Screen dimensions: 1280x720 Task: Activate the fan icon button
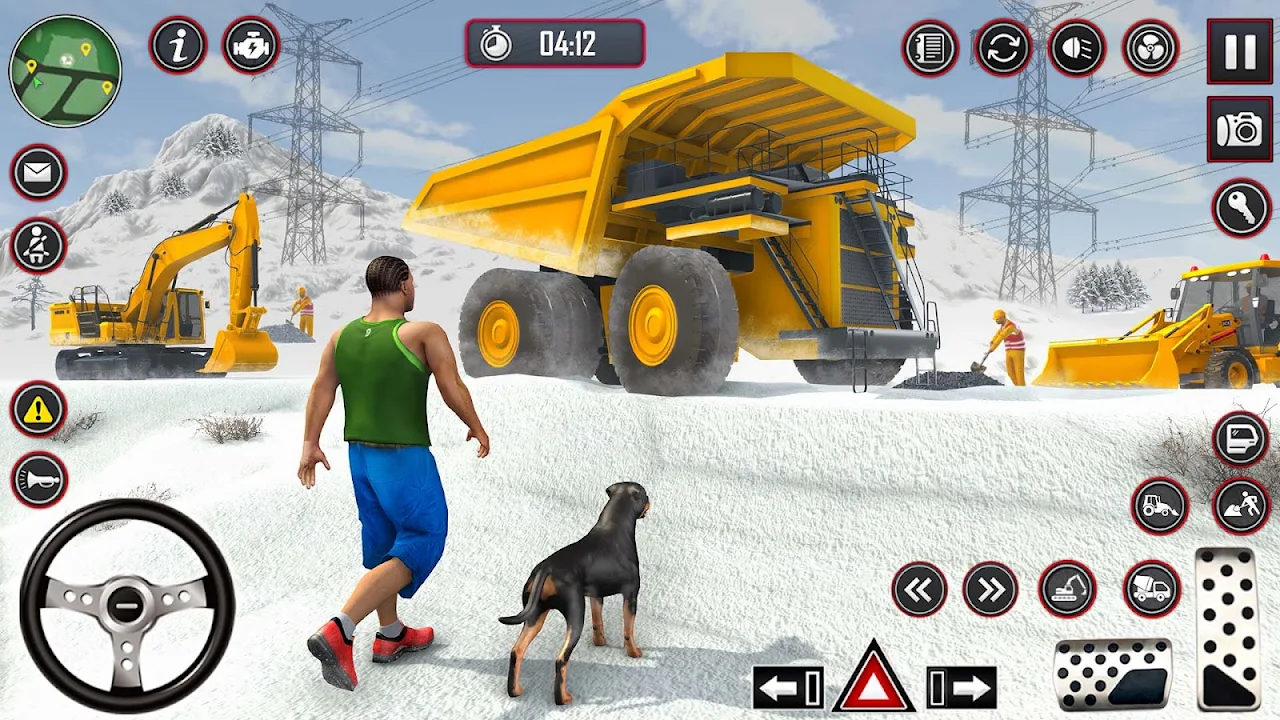[1151, 48]
